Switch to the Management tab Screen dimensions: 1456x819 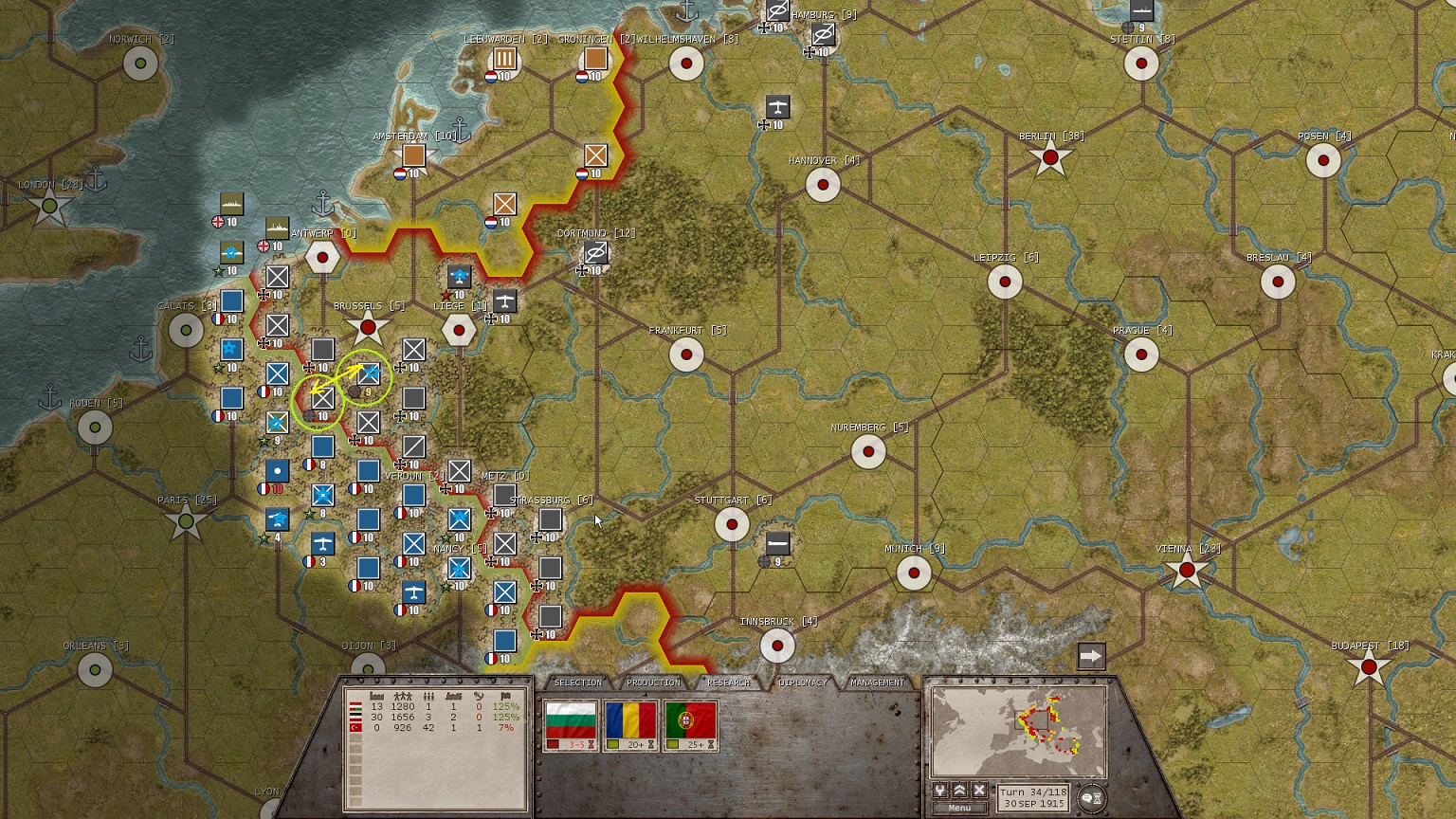pyautogui.click(x=879, y=682)
